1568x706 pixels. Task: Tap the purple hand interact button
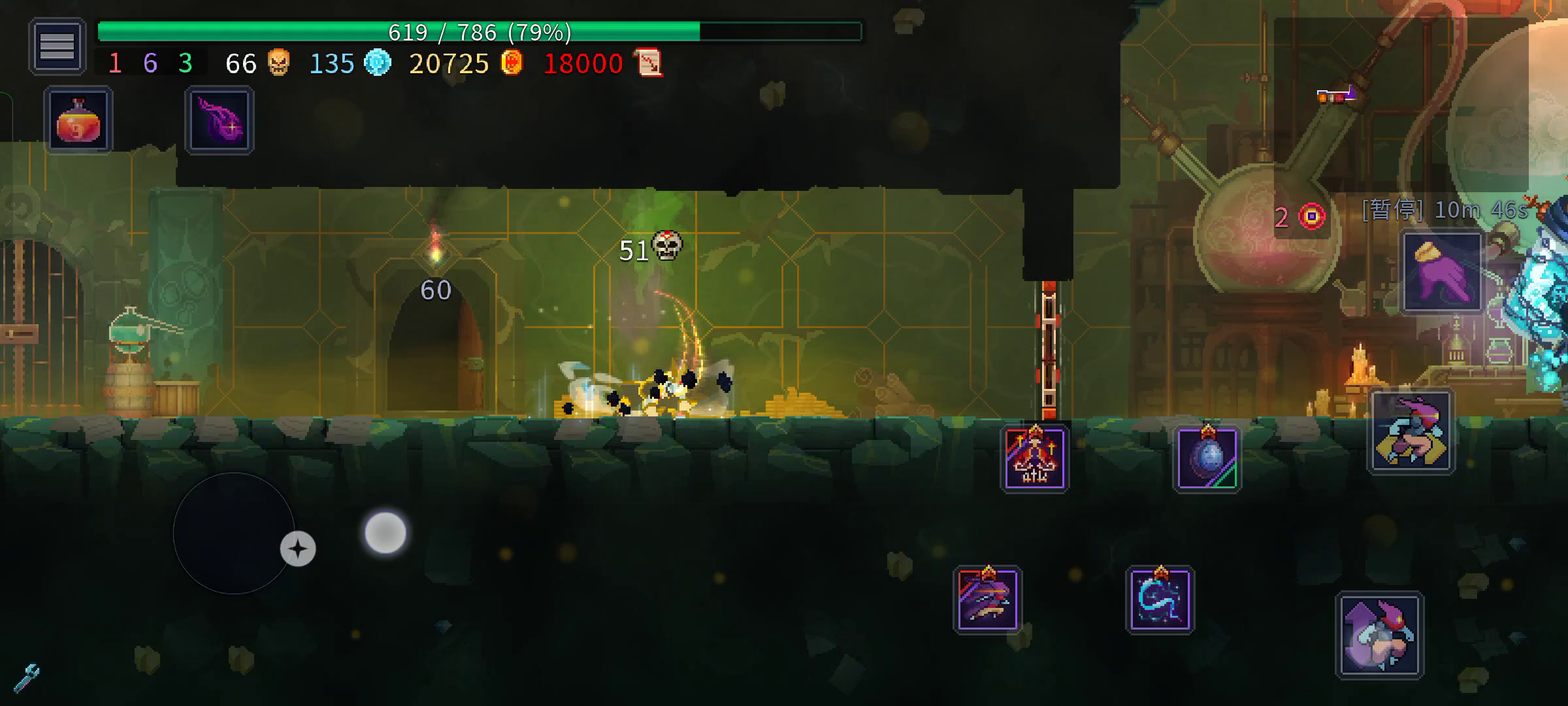pyautogui.click(x=1442, y=273)
